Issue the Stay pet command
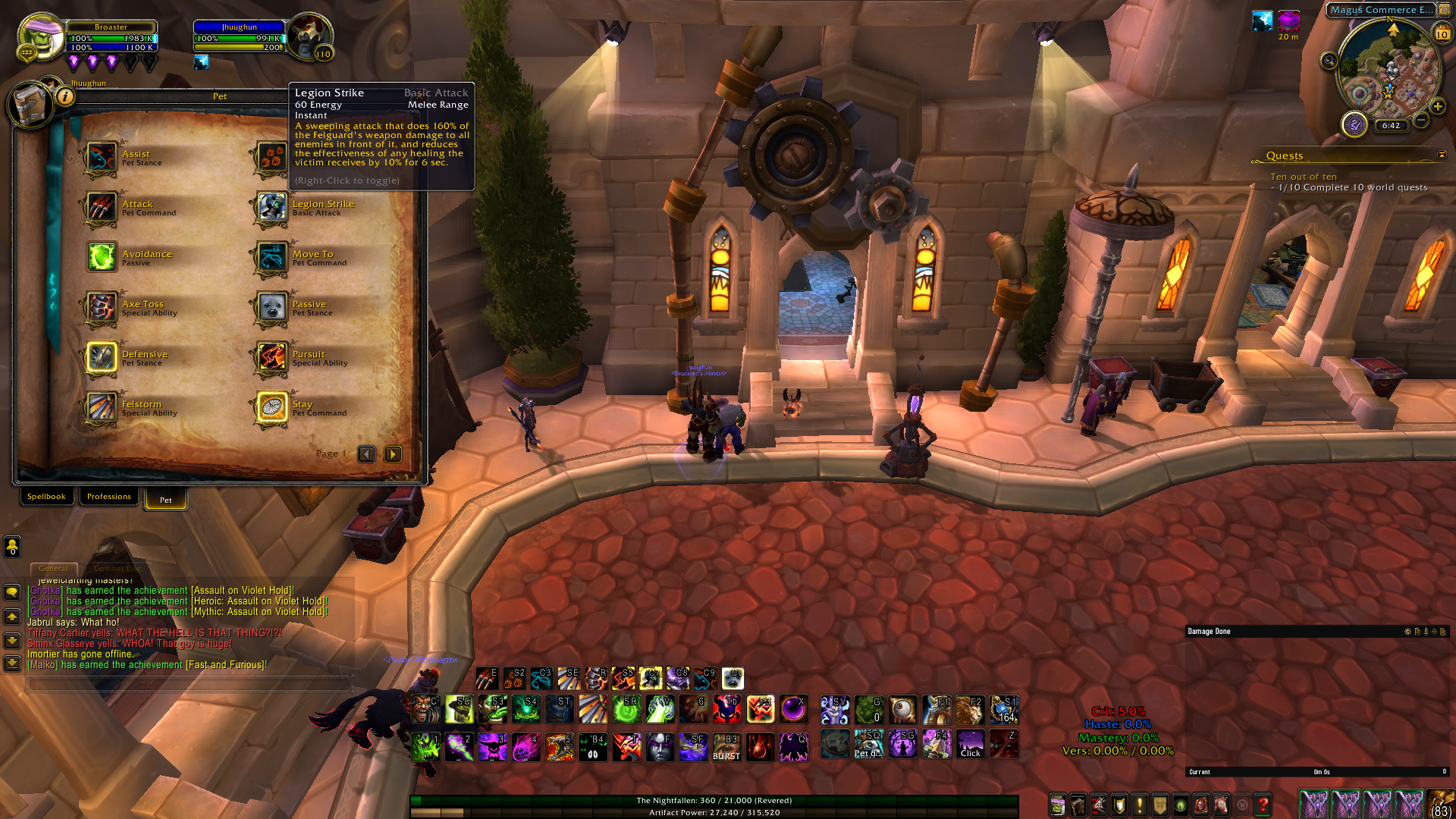The width and height of the screenshot is (1456, 819). tap(271, 408)
